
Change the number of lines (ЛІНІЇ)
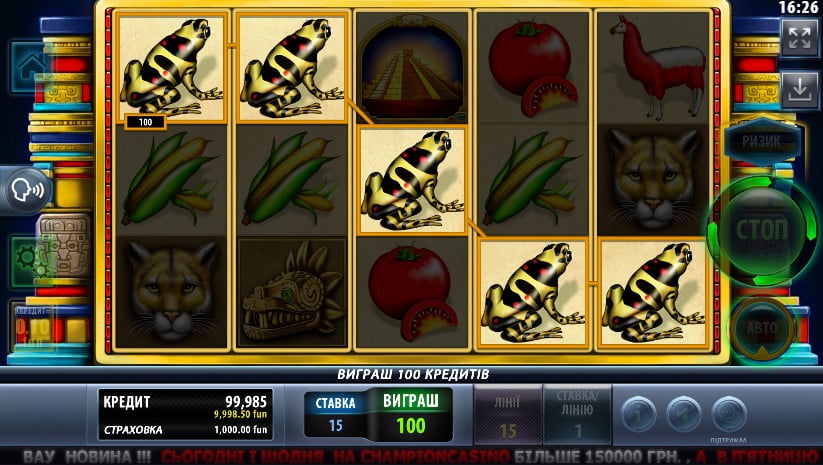point(505,416)
